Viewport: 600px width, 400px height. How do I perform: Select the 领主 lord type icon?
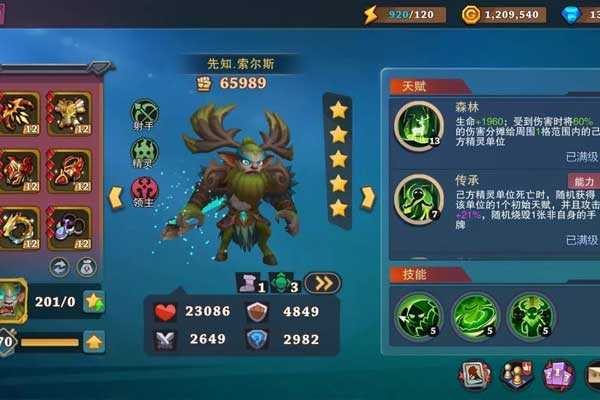tap(146, 189)
